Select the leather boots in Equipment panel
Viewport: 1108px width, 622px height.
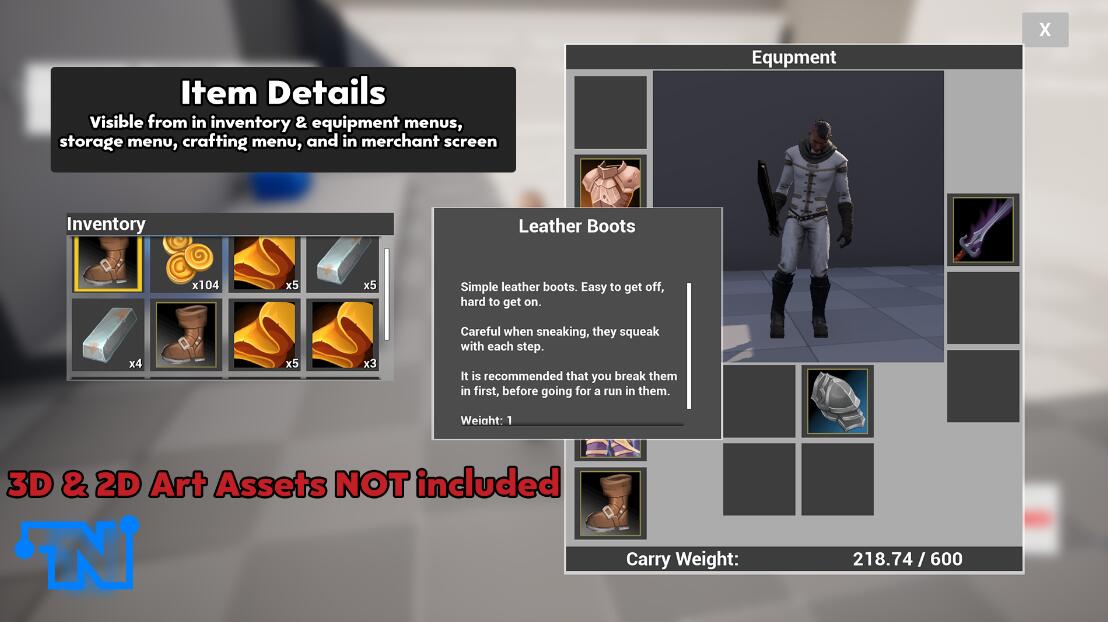coord(610,503)
